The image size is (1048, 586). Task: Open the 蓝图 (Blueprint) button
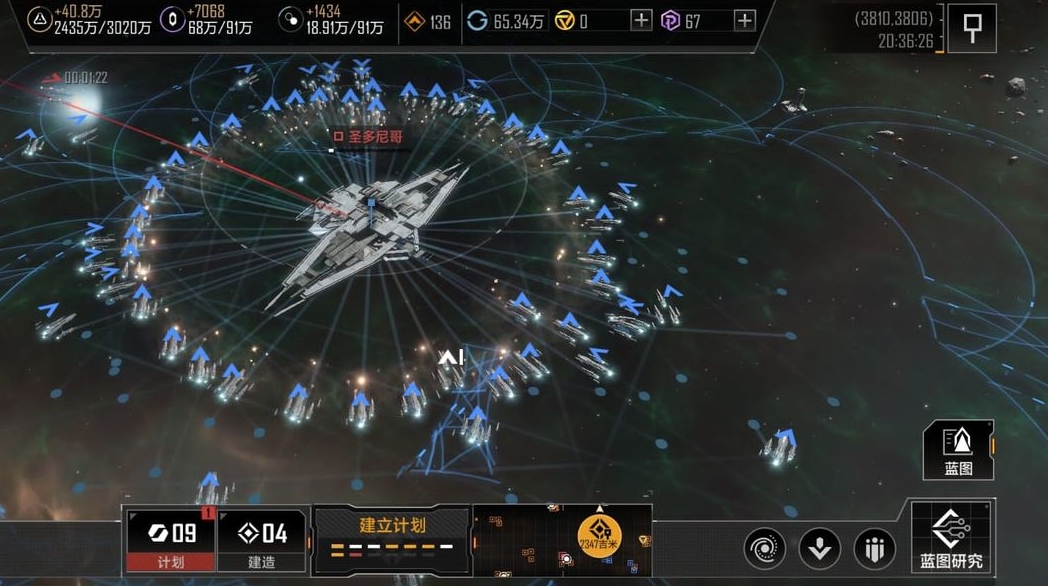958,449
